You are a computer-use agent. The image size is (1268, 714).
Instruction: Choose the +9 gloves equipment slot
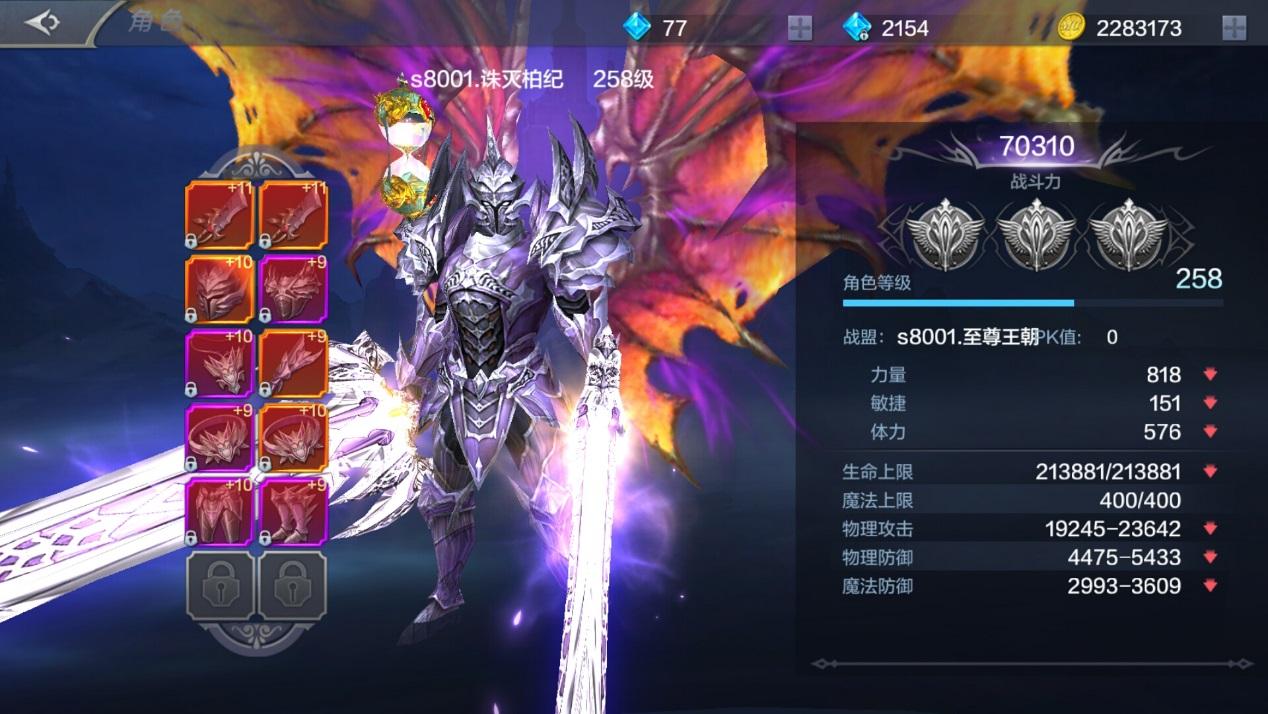(294, 364)
